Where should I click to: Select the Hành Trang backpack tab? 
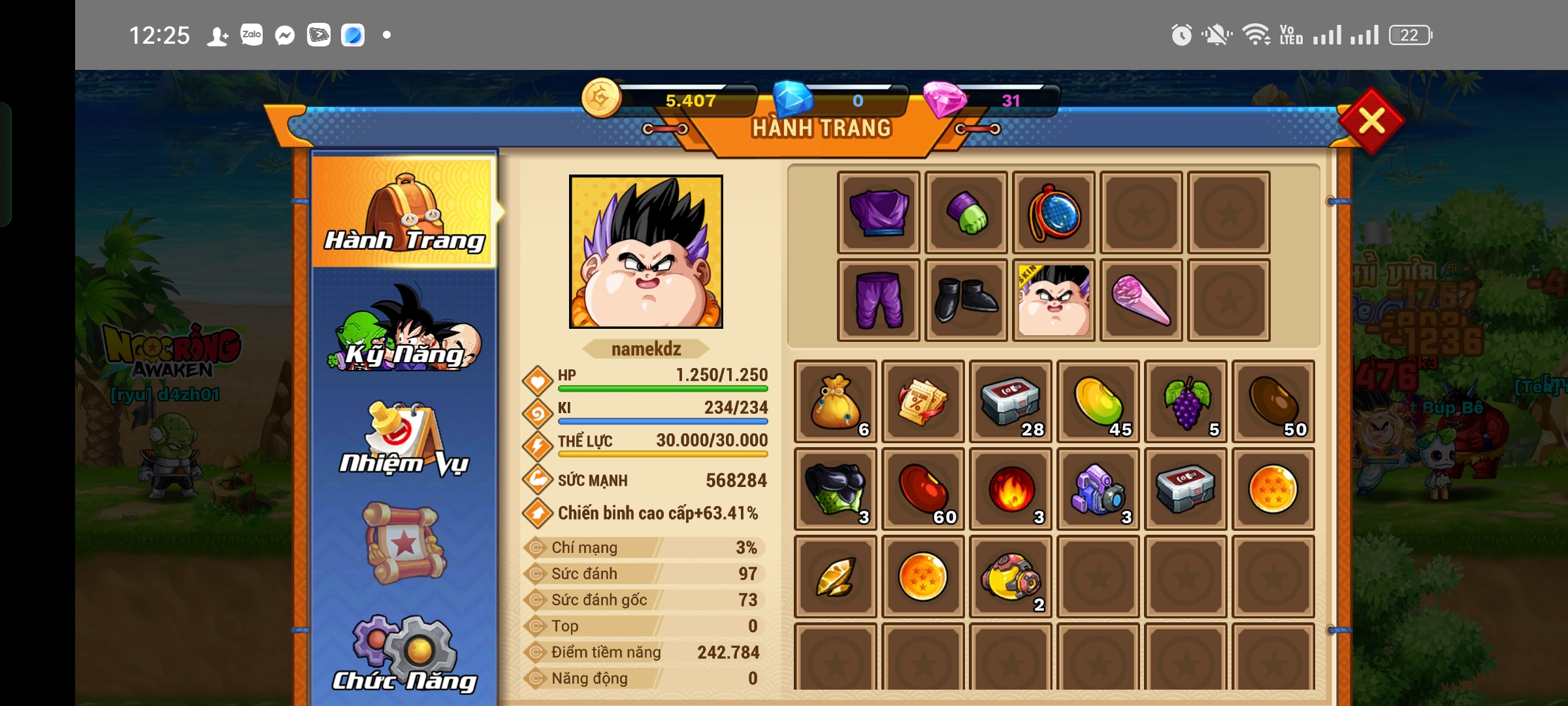(405, 212)
